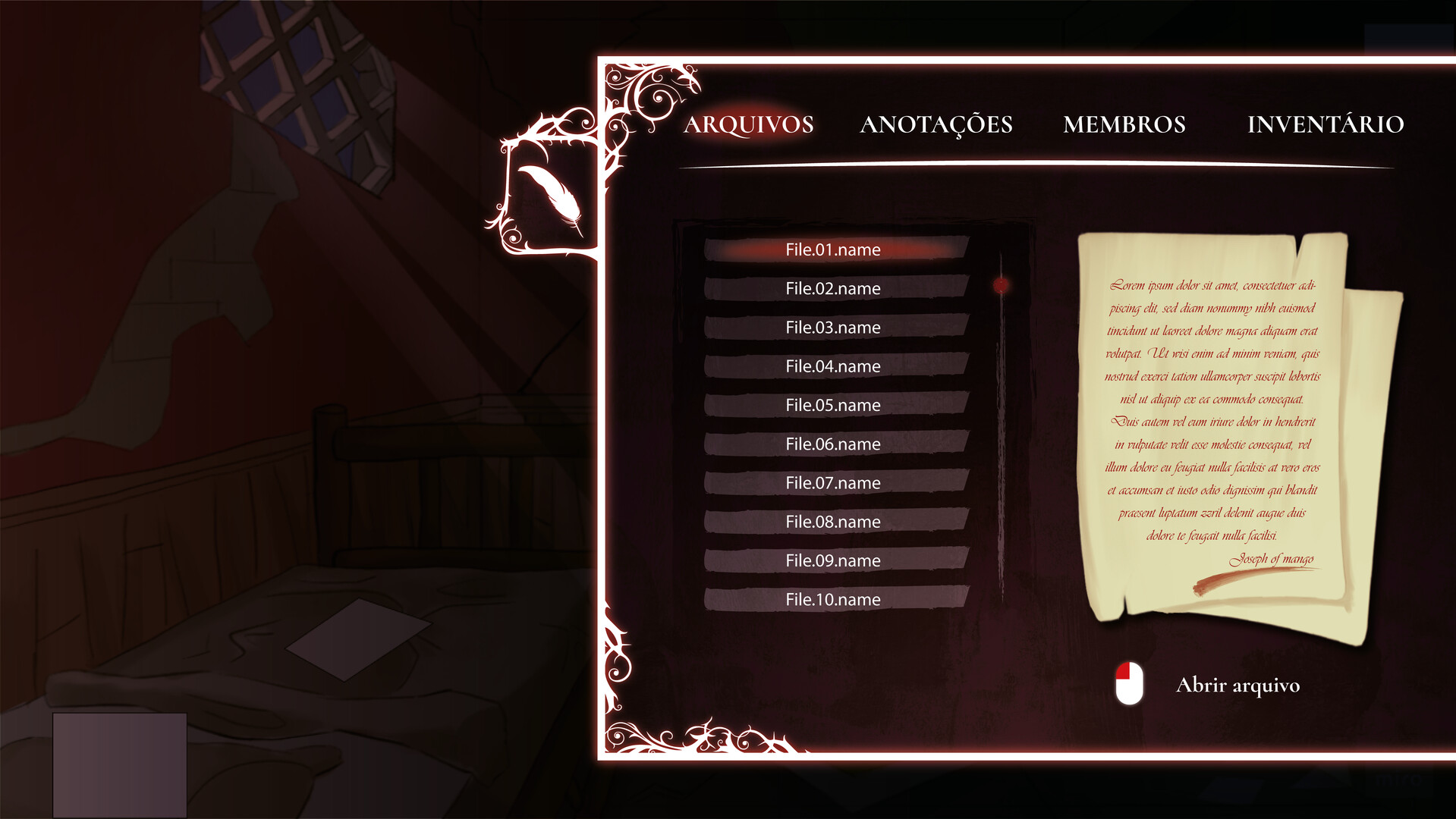Viewport: 1456px width, 819px height.
Task: Open File.05.name in the list
Action: point(832,405)
